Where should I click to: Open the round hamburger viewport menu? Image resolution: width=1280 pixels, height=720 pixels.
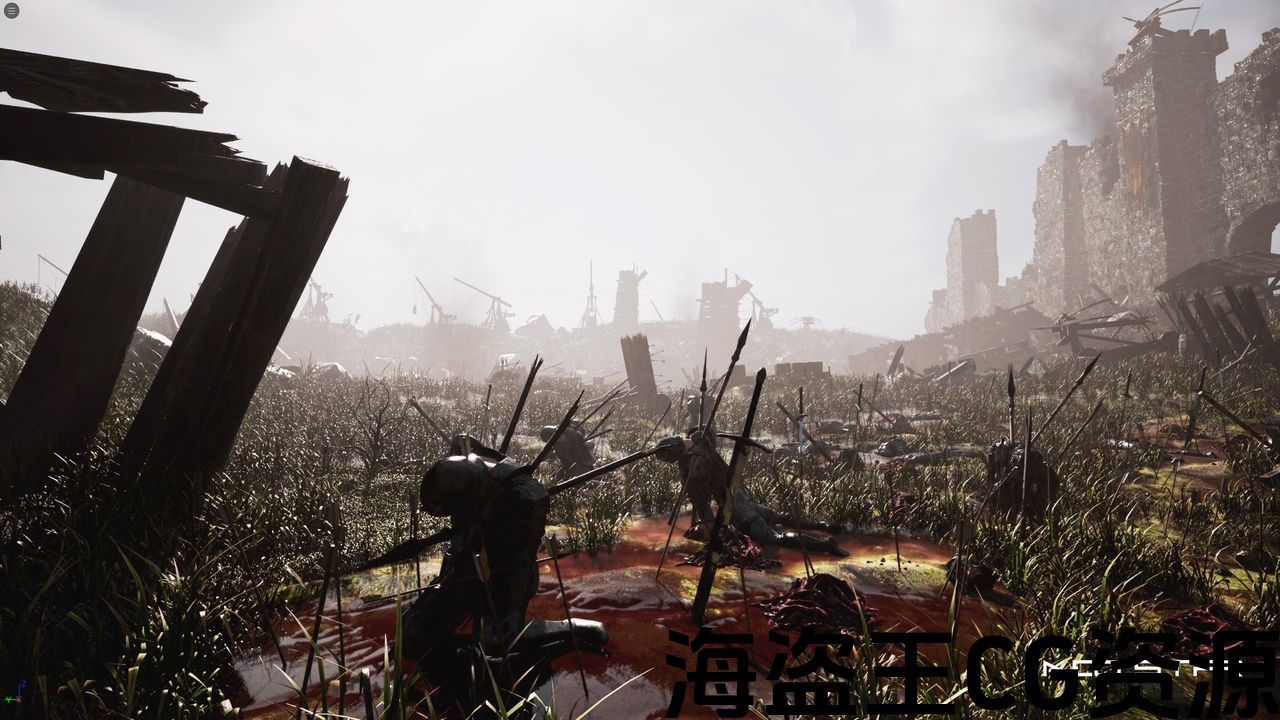[11, 11]
